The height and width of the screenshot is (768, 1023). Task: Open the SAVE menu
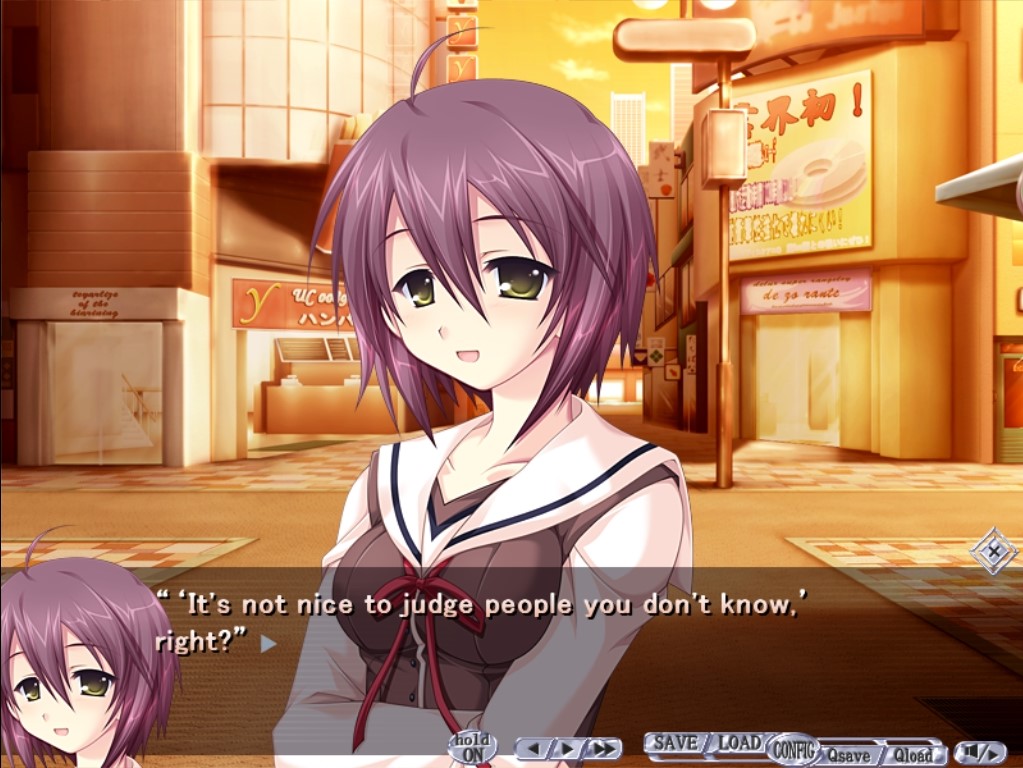(675, 743)
